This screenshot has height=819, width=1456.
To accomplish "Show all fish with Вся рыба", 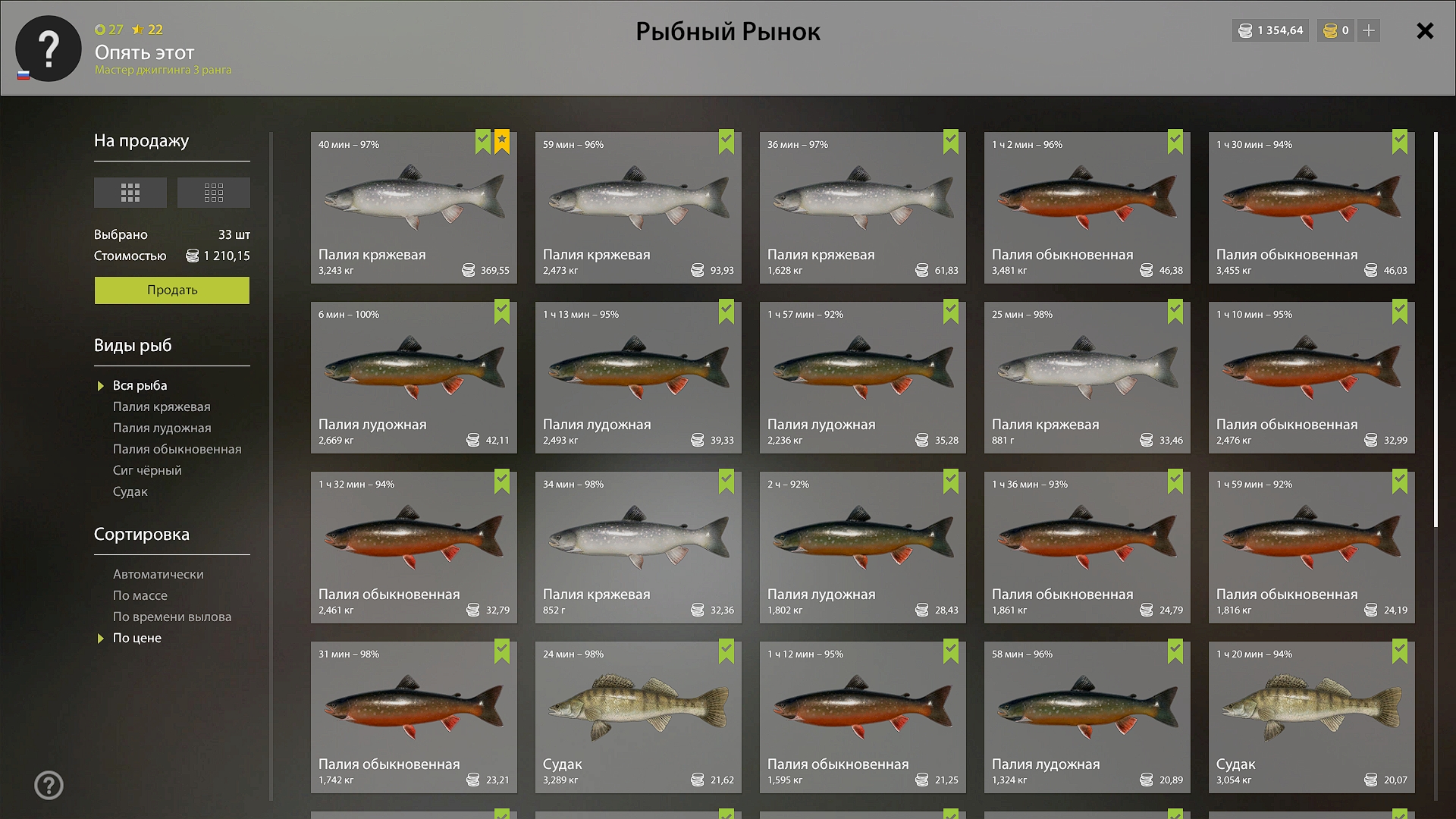I will tap(140, 386).
